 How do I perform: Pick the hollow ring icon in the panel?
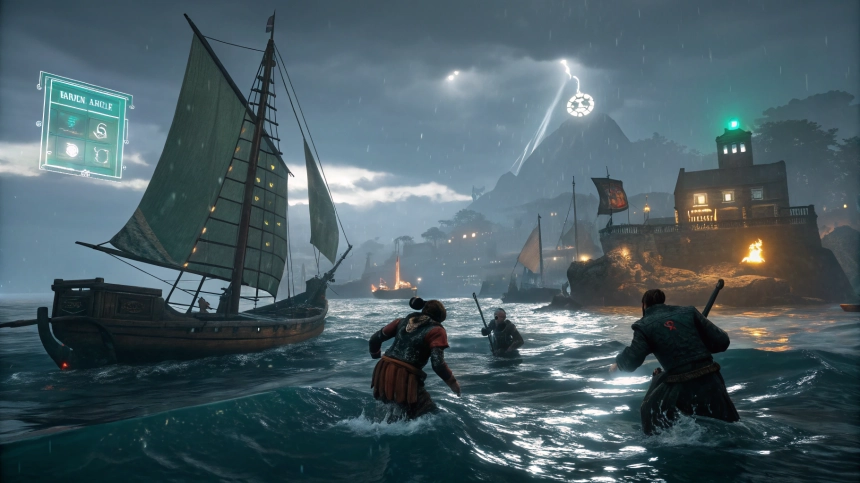(x=100, y=155)
